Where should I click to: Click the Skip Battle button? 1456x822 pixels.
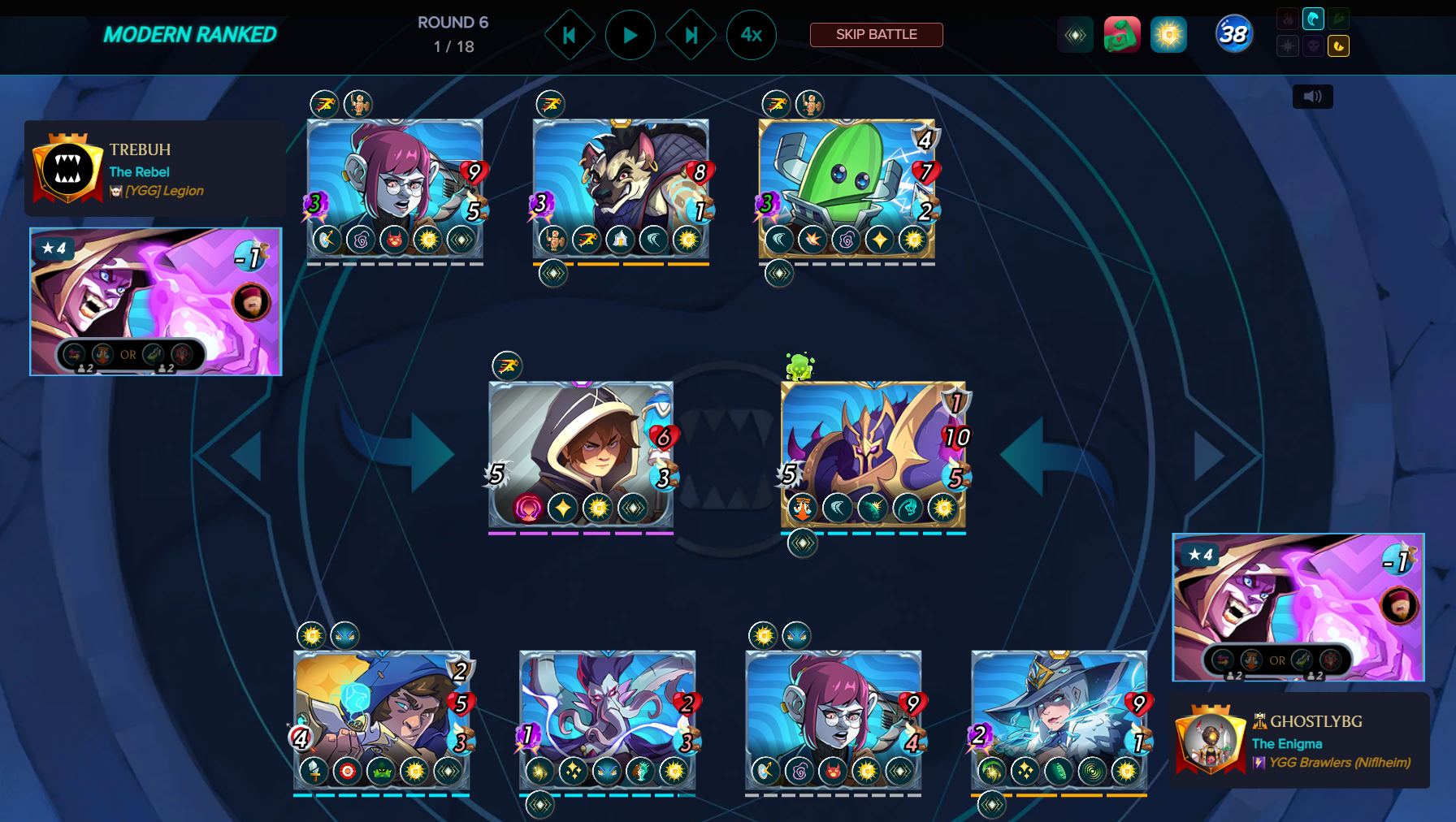pos(876,35)
